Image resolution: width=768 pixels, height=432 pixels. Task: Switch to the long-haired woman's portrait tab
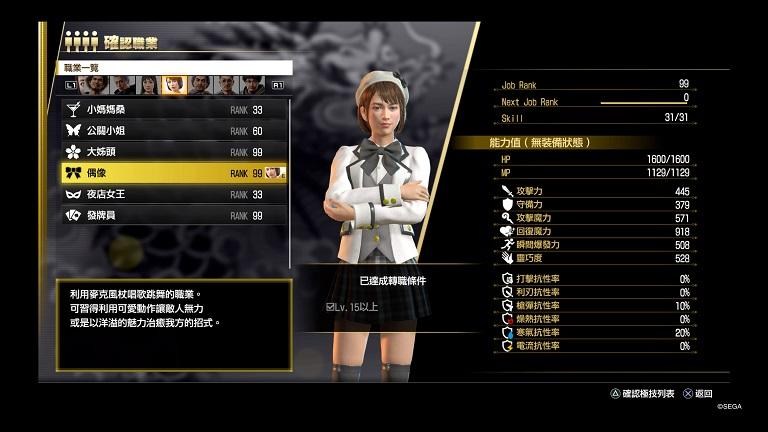click(148, 85)
